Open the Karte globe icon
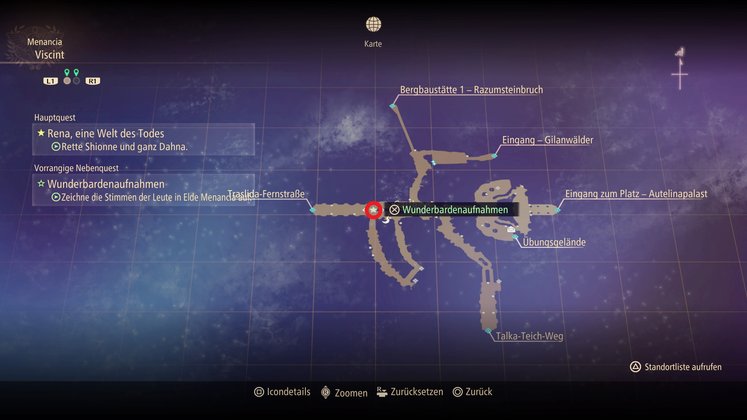The image size is (747, 420). (373, 24)
